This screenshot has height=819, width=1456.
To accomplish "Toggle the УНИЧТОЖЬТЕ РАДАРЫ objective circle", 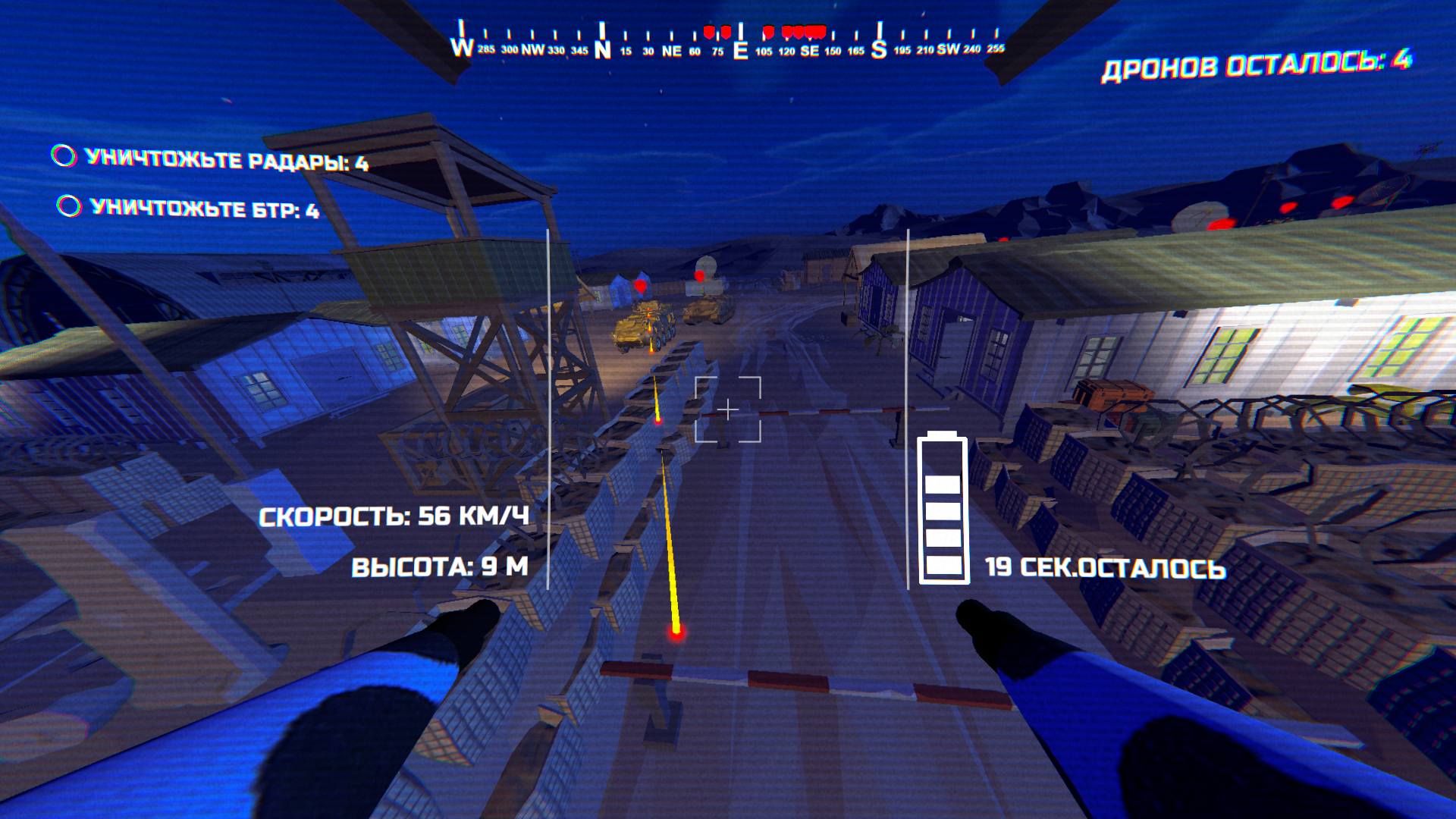I will point(64,157).
